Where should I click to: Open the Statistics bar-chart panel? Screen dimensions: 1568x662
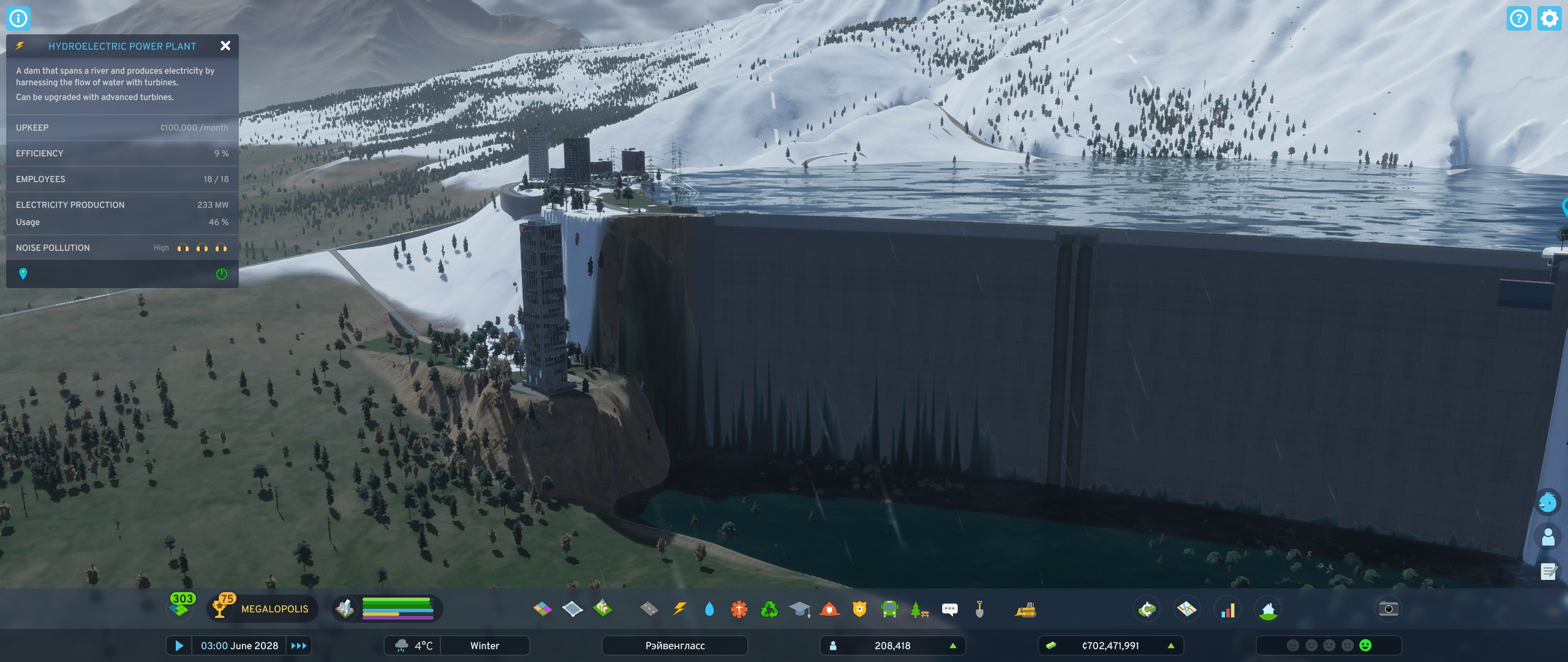(x=1229, y=609)
